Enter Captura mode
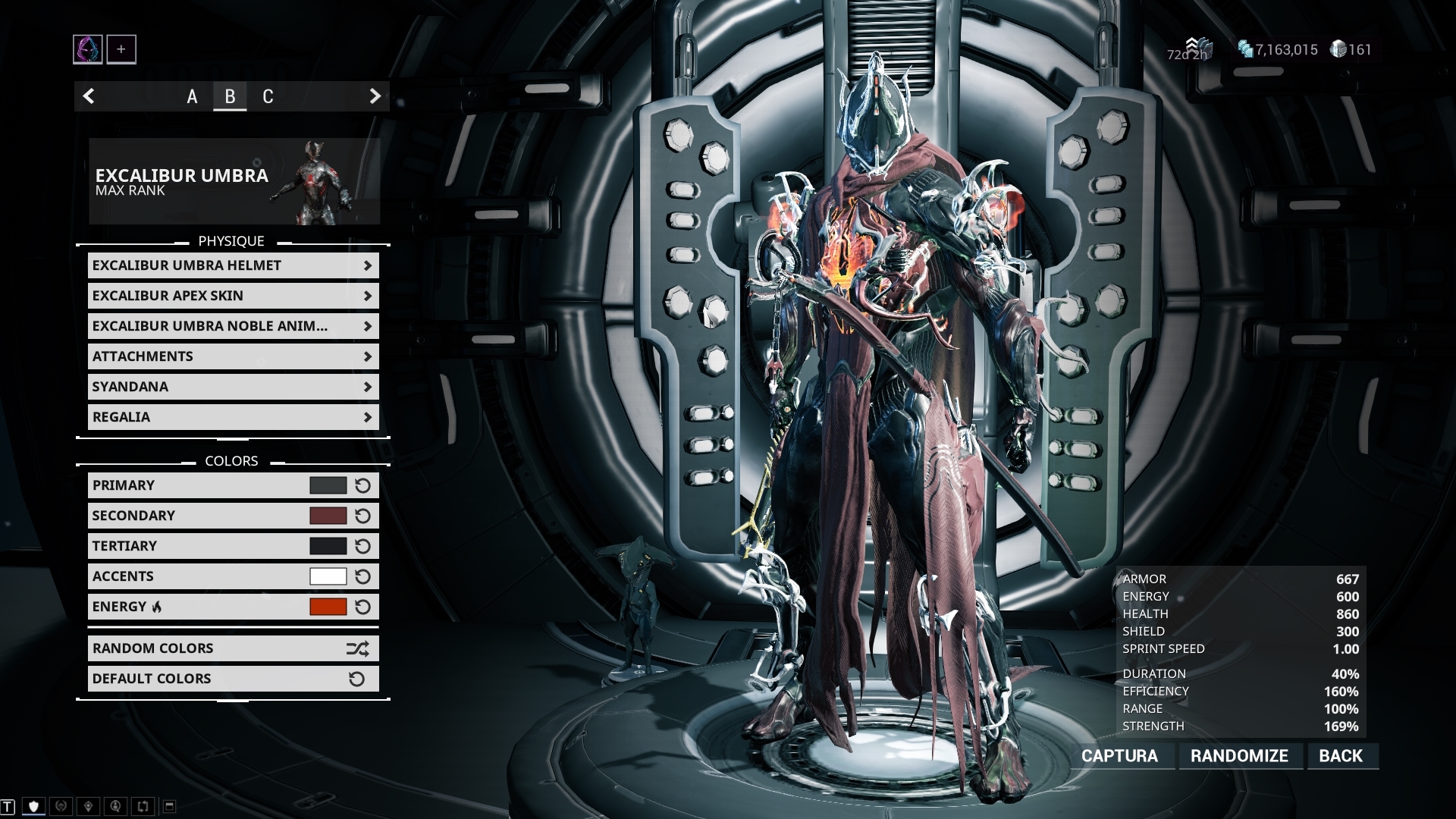This screenshot has height=819, width=1456. coord(1119,756)
